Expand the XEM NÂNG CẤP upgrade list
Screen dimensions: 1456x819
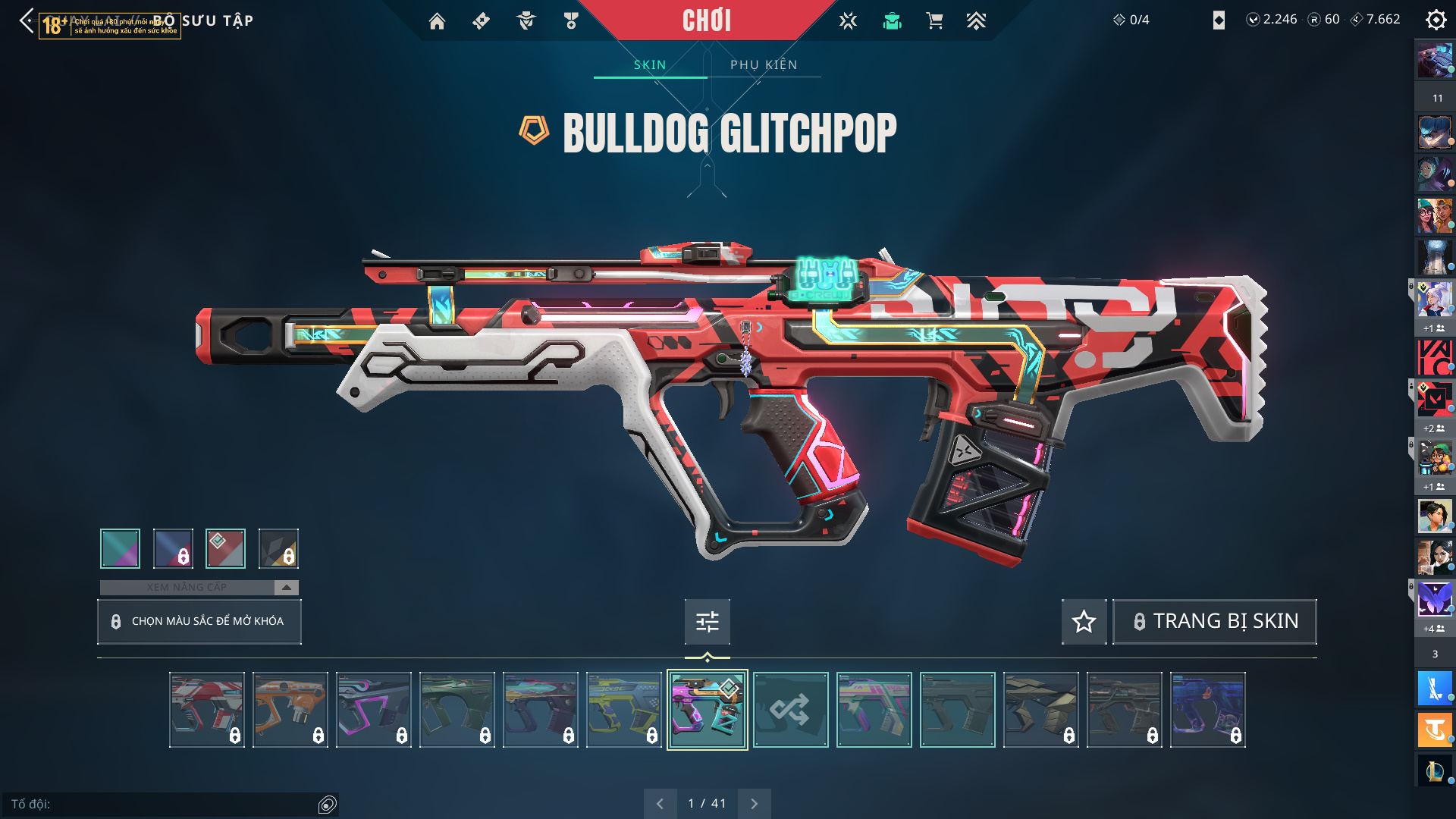[286, 588]
